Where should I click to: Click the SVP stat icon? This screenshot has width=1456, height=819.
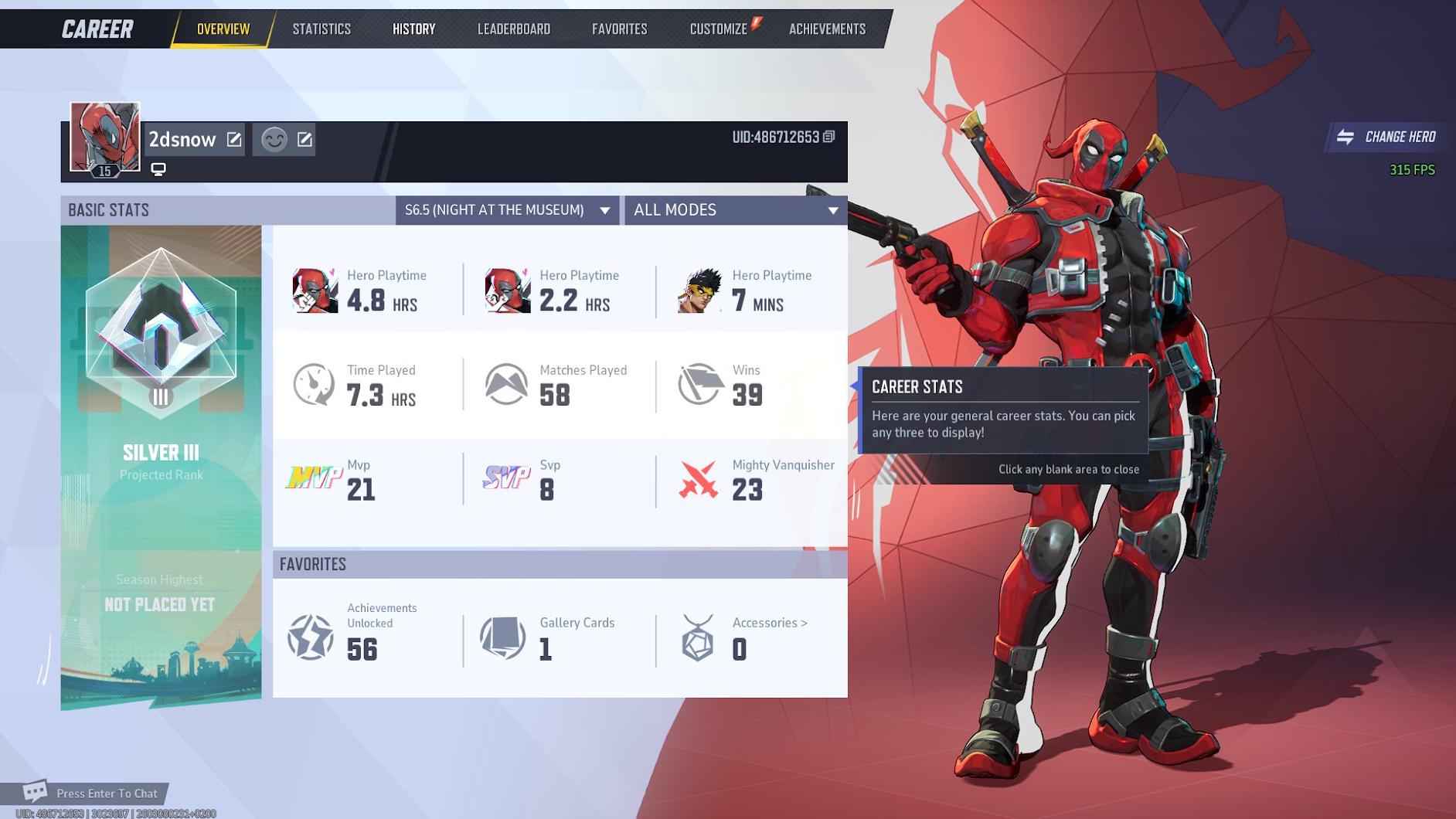(506, 477)
